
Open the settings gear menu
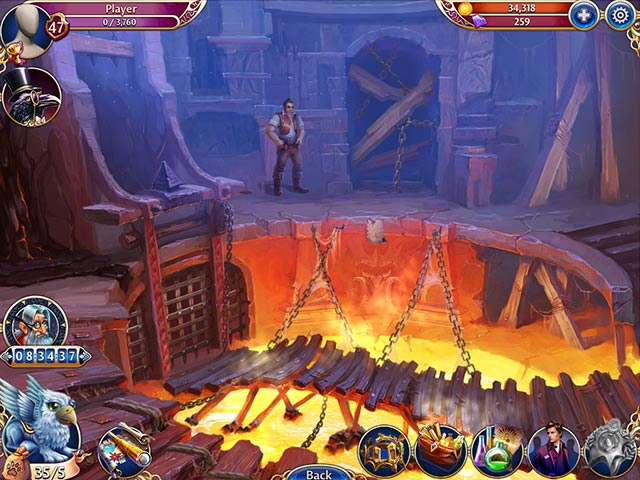click(620, 15)
